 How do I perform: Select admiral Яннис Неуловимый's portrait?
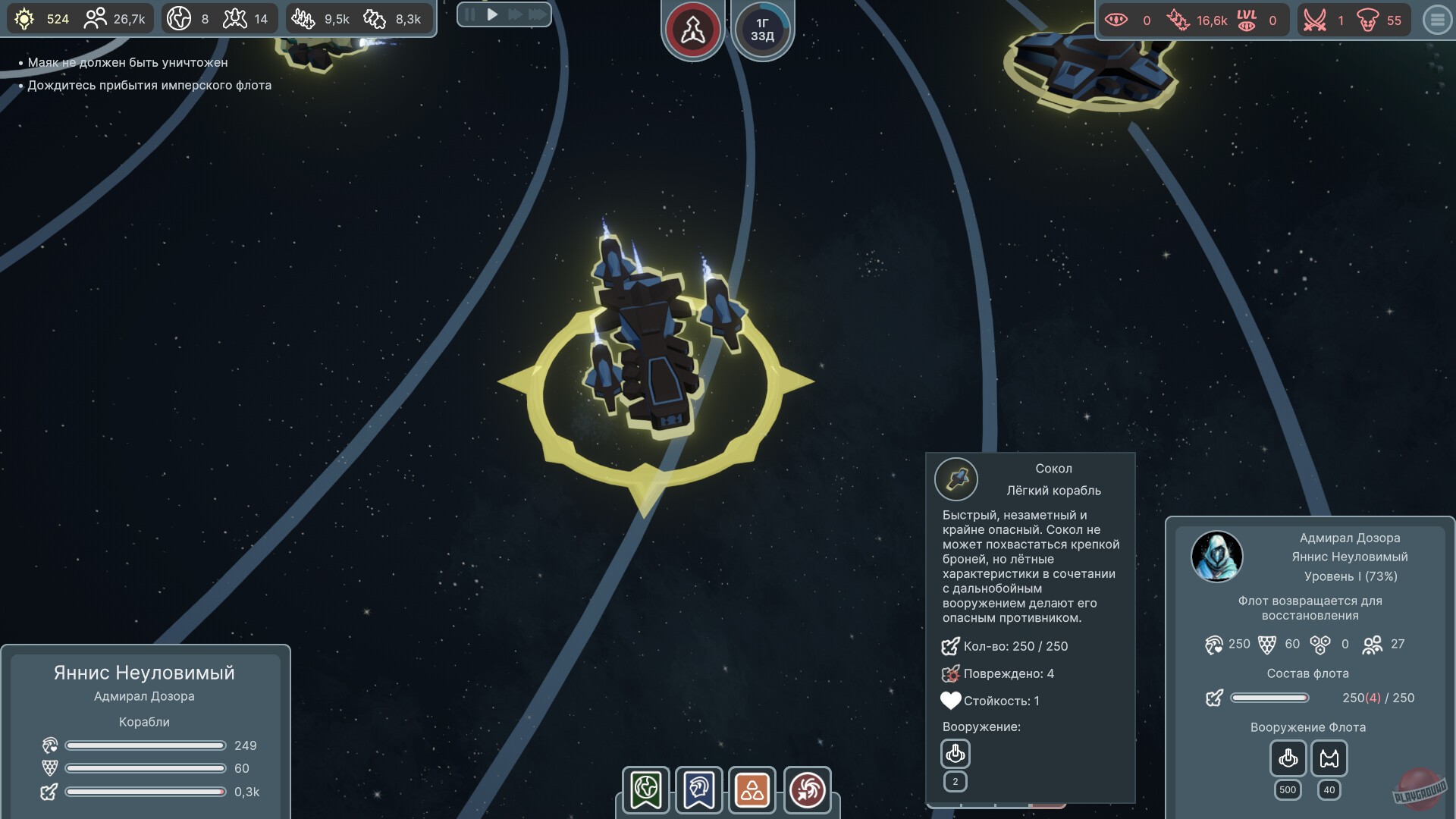1216,557
